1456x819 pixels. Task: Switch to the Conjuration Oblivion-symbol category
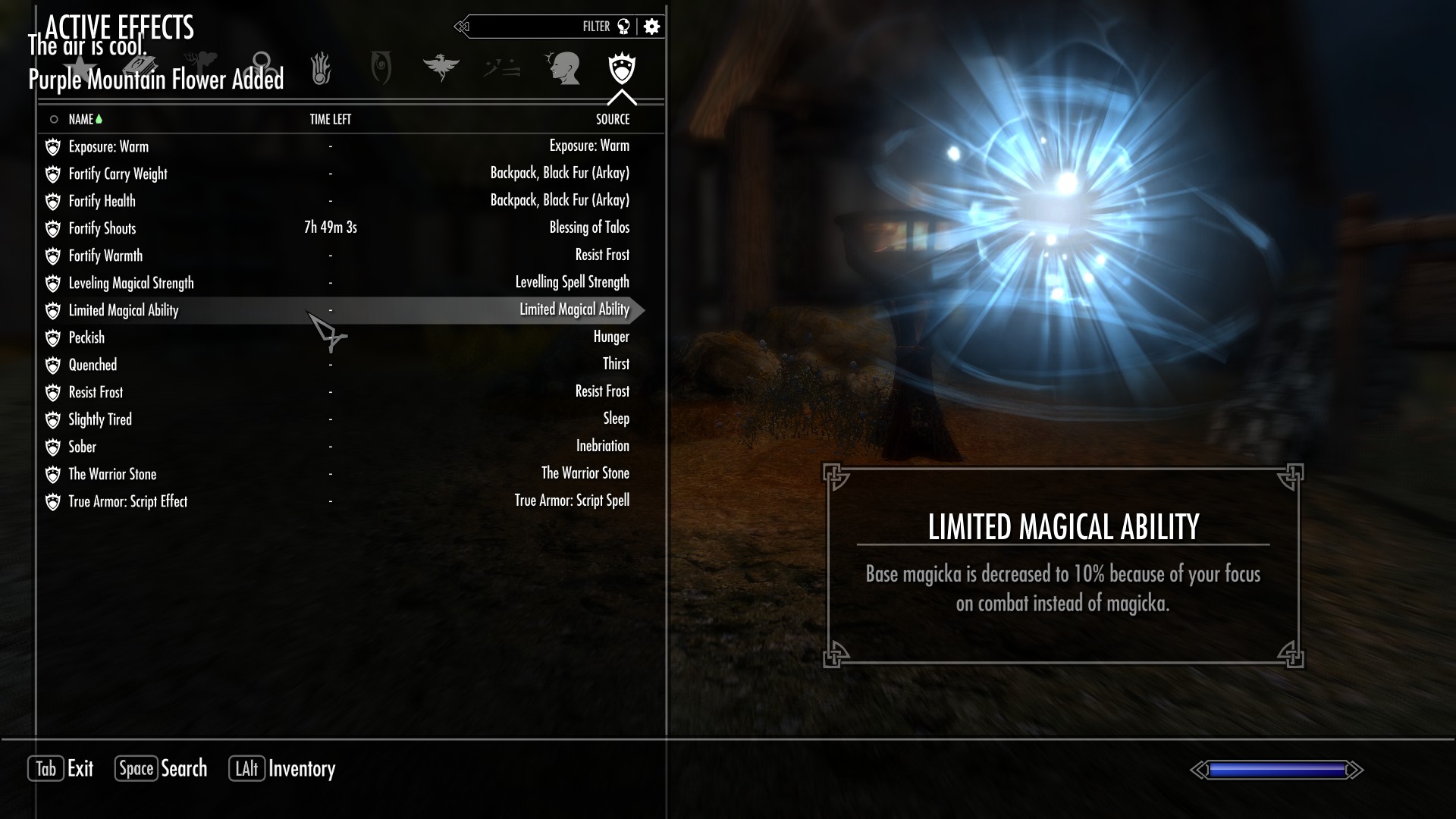click(x=381, y=68)
